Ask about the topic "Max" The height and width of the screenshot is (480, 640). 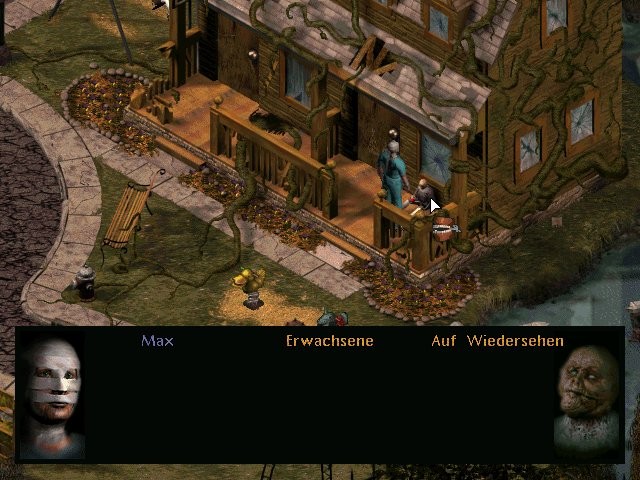[157, 341]
